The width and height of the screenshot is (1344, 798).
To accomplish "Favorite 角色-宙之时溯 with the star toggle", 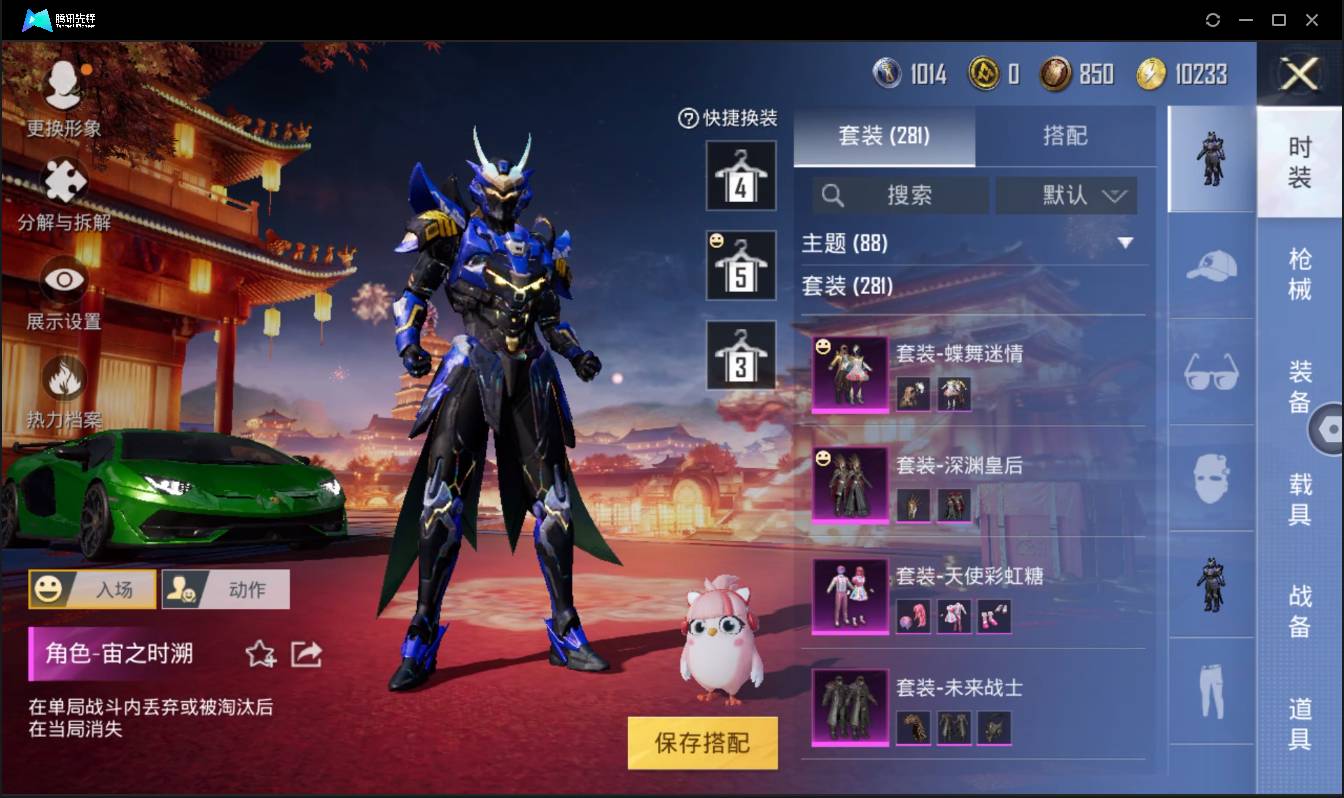I will click(259, 652).
